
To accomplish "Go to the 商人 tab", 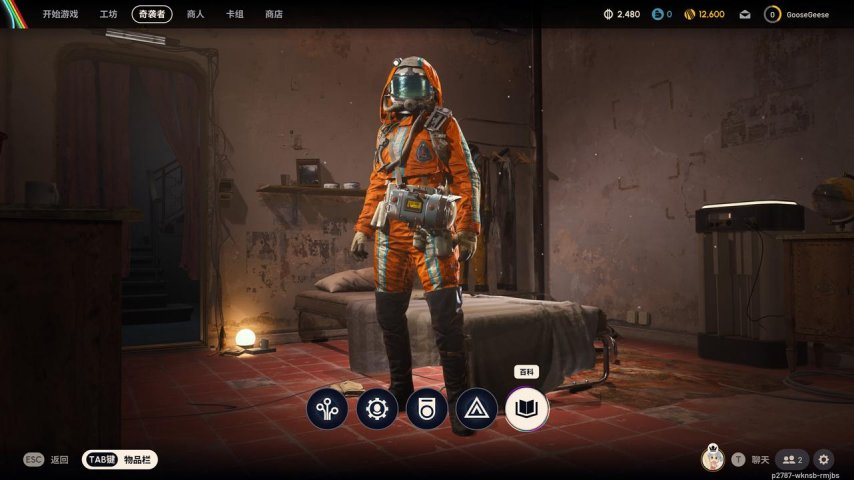I will tap(195, 14).
